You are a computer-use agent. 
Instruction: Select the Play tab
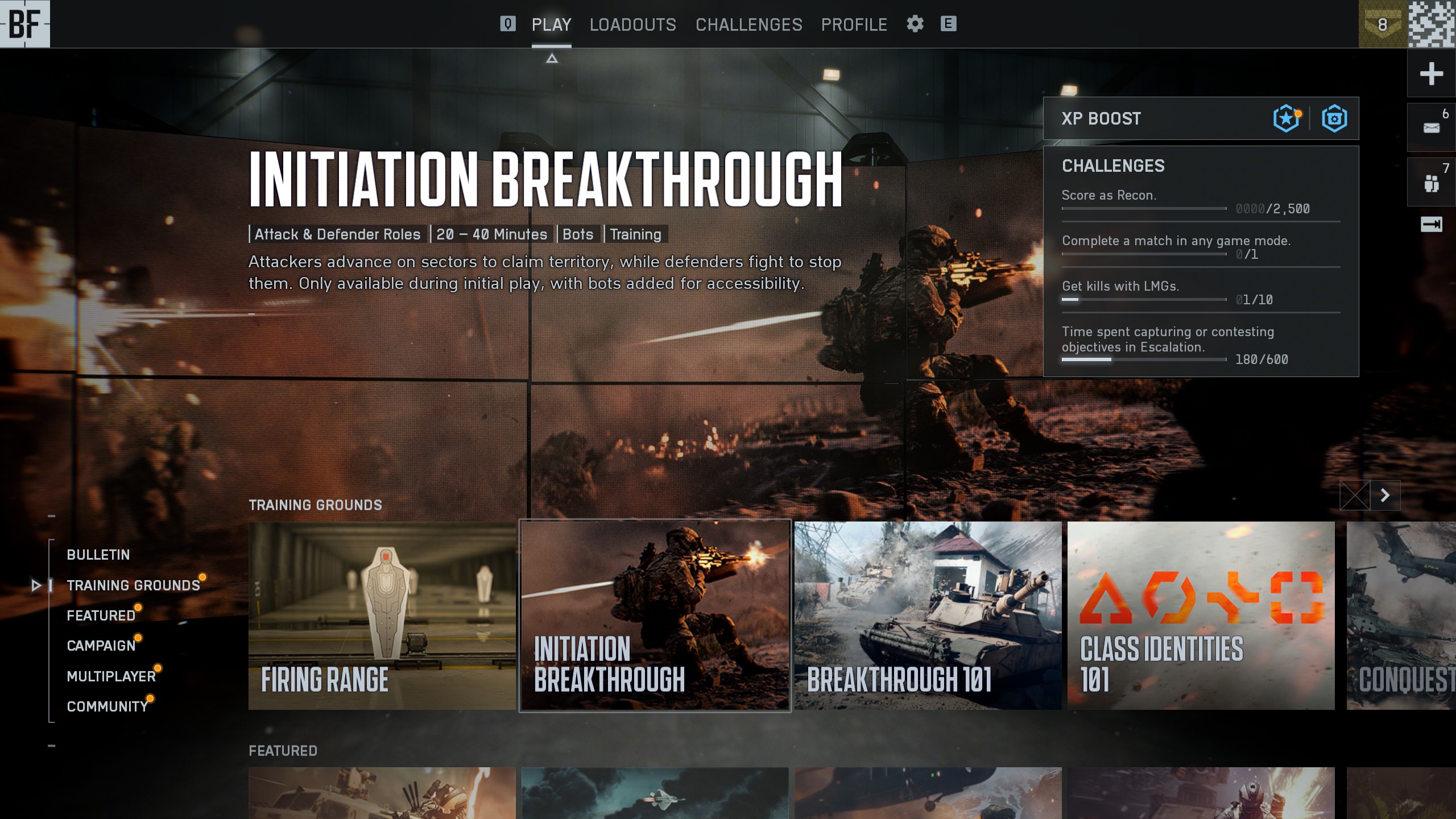(x=551, y=24)
